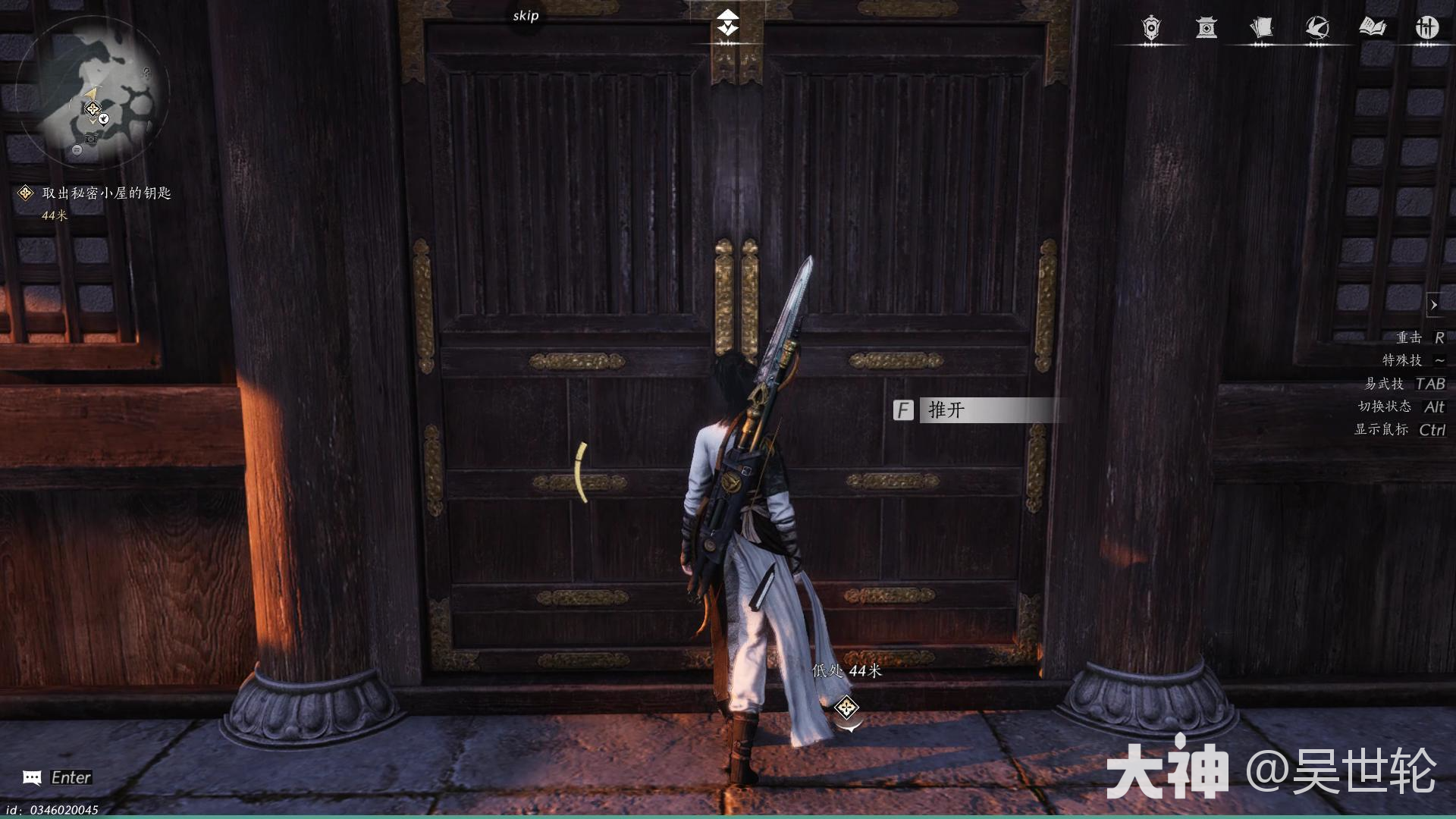Open the open-book journal icon
Image resolution: width=1456 pixels, height=819 pixels.
tap(1372, 28)
